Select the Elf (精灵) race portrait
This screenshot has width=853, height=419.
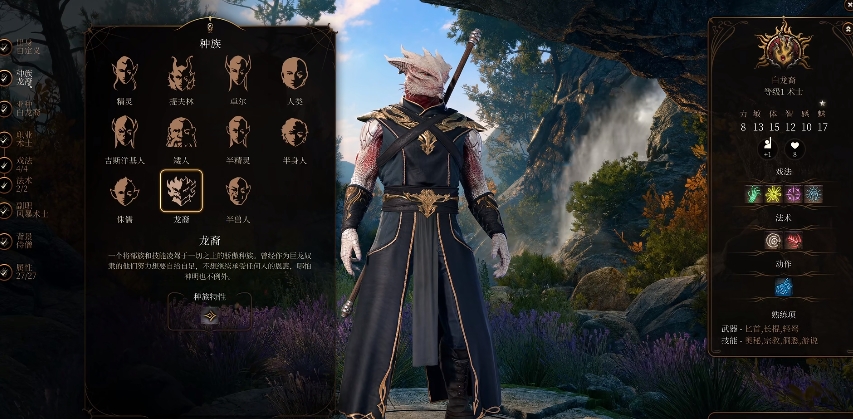pyautogui.click(x=125, y=73)
